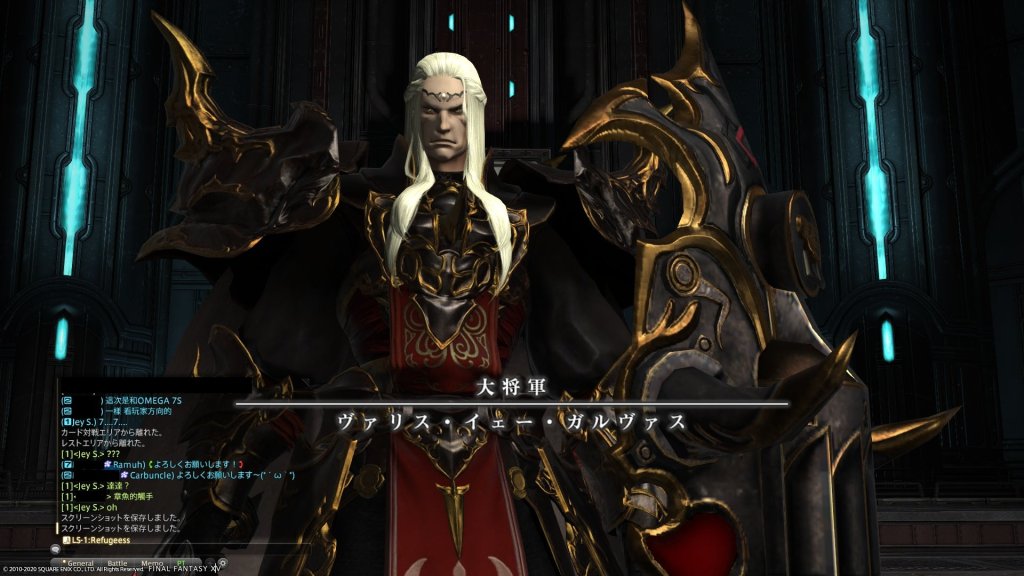Switch to the PT chat tab

point(181,563)
